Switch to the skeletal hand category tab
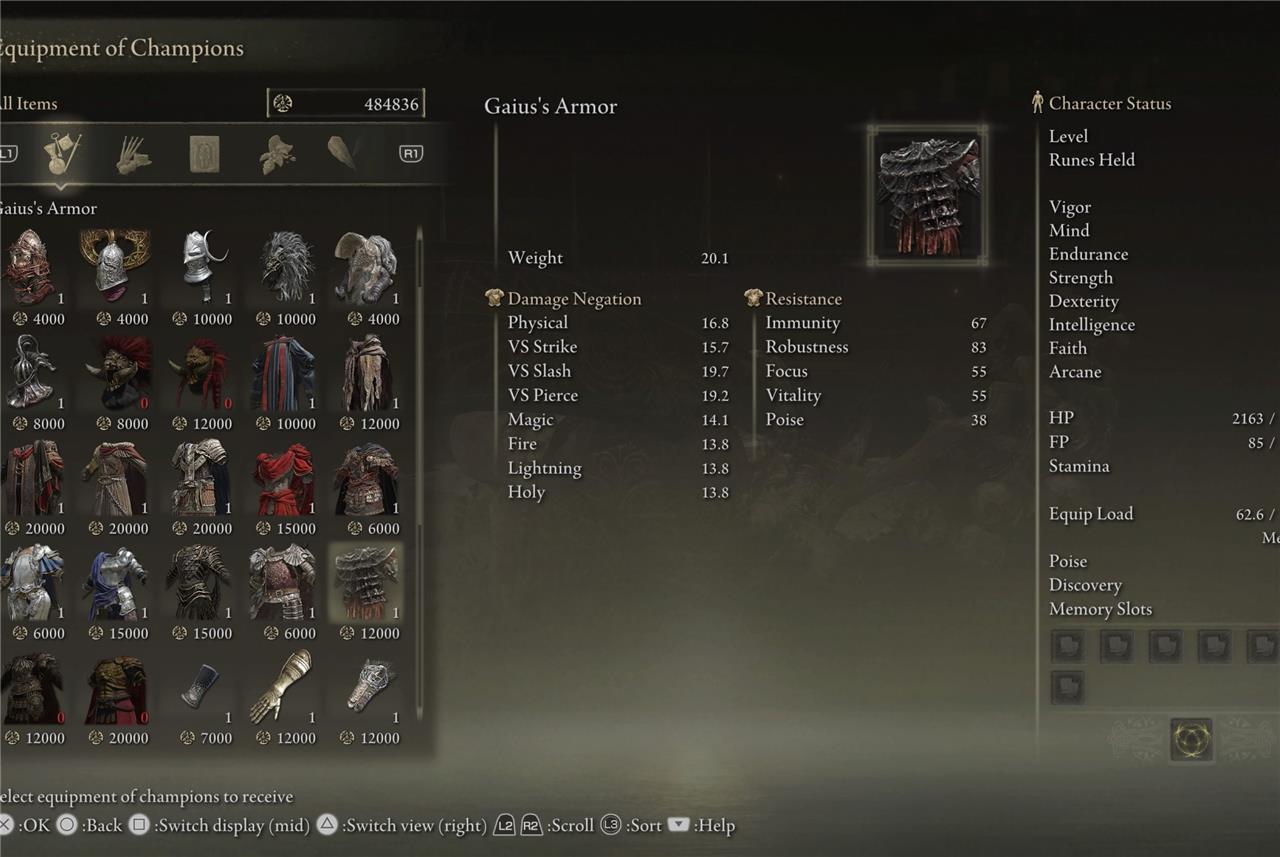This screenshot has height=857, width=1280. (134, 154)
